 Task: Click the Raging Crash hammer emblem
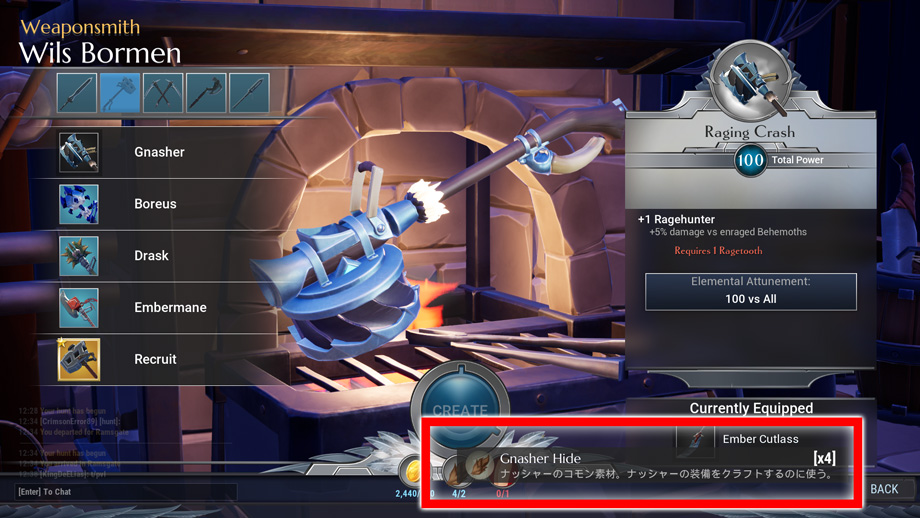tap(749, 80)
